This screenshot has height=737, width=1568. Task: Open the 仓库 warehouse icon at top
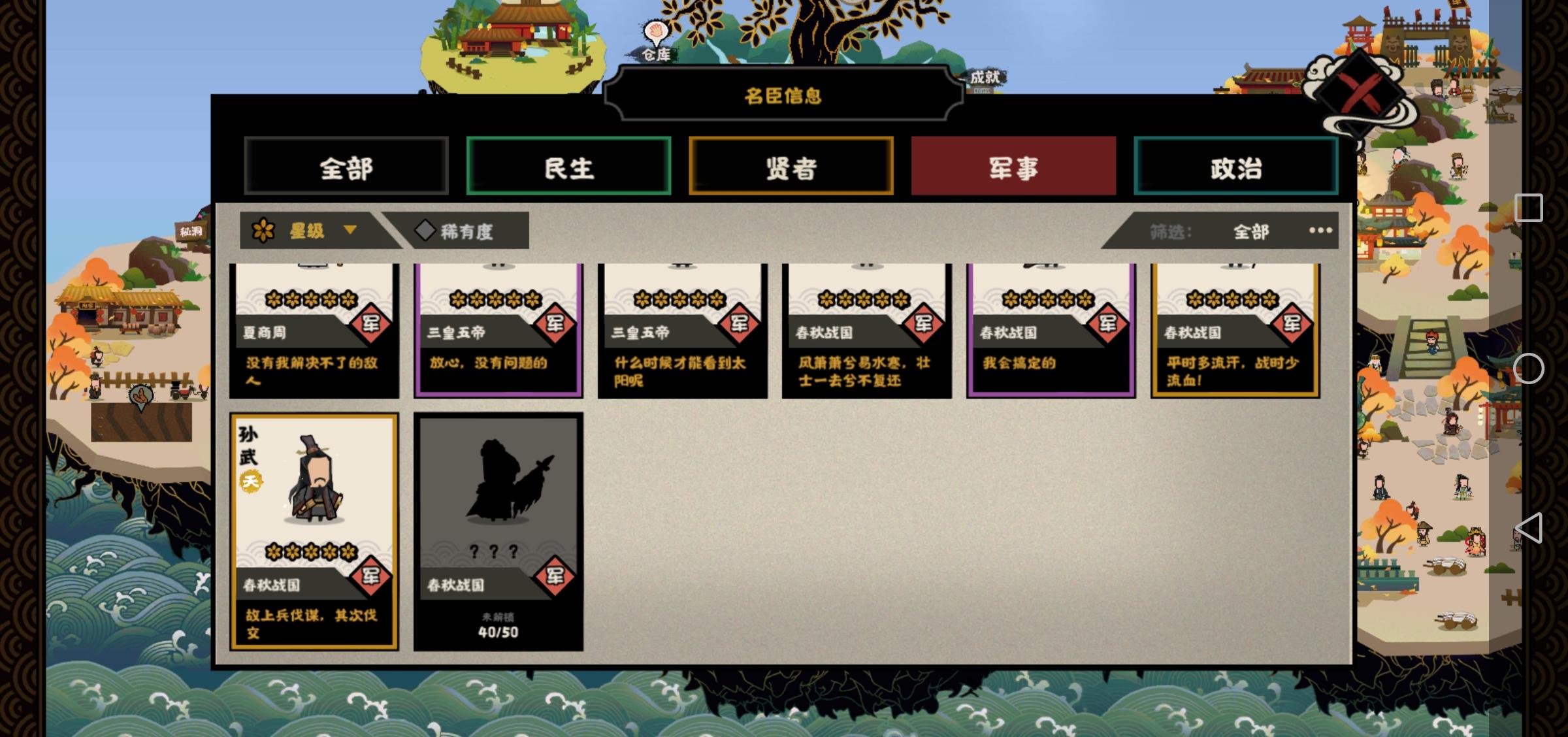click(658, 56)
